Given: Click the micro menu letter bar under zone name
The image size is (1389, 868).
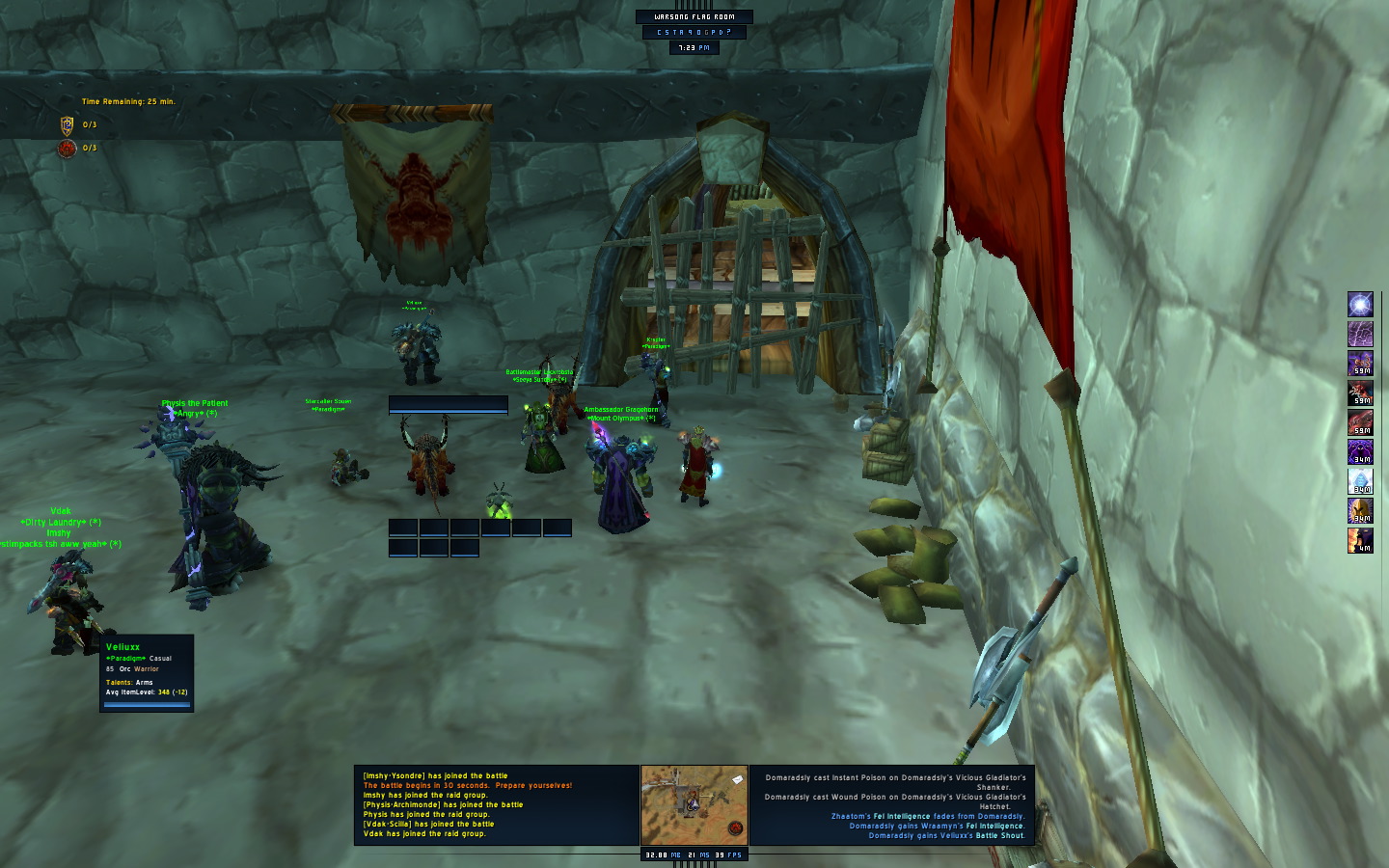Looking at the screenshot, I should click(694, 32).
